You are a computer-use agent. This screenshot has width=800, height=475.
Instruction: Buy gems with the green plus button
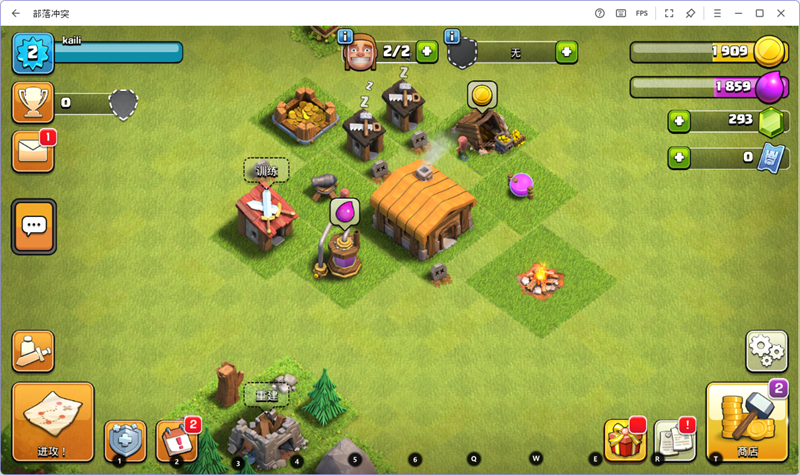(x=681, y=120)
